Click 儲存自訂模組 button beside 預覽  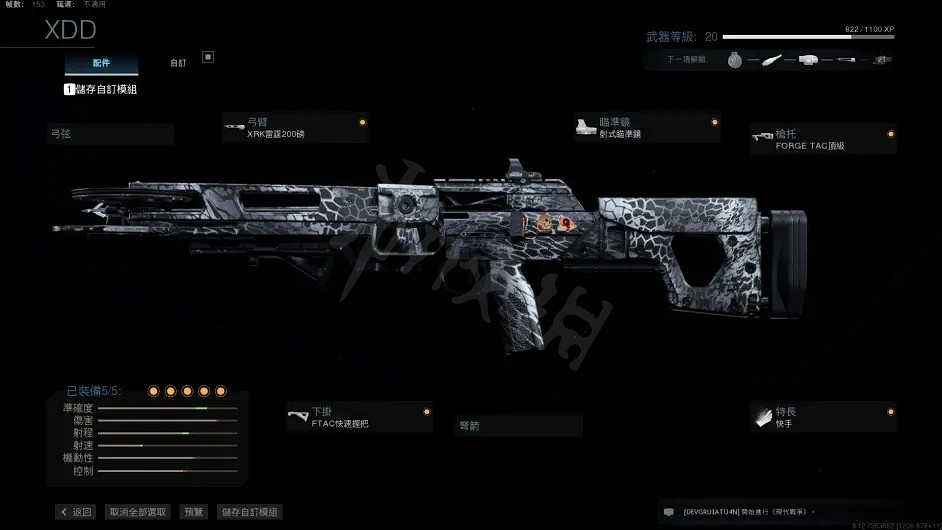(x=249, y=512)
